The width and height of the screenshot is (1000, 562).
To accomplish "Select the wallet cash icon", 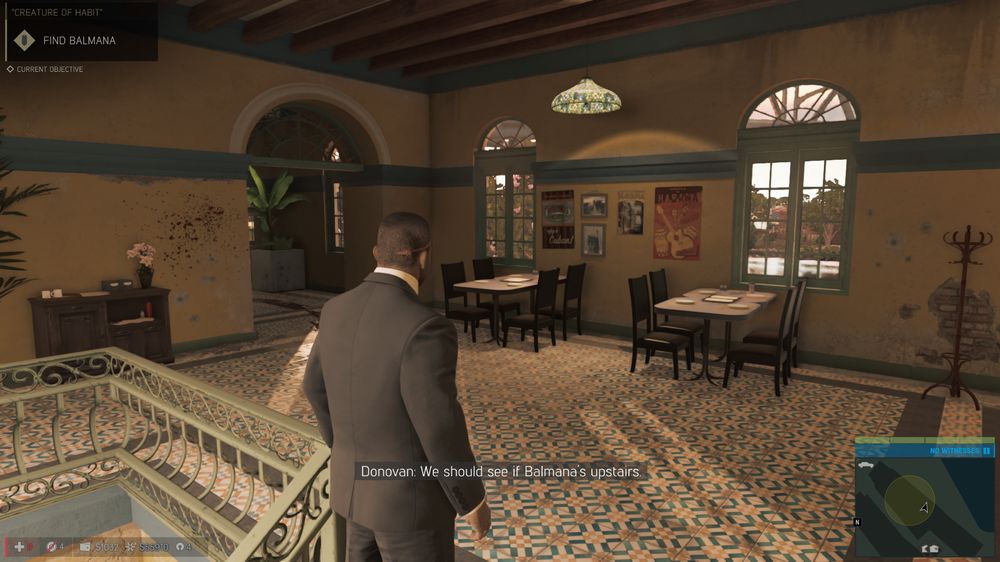I will point(85,547).
